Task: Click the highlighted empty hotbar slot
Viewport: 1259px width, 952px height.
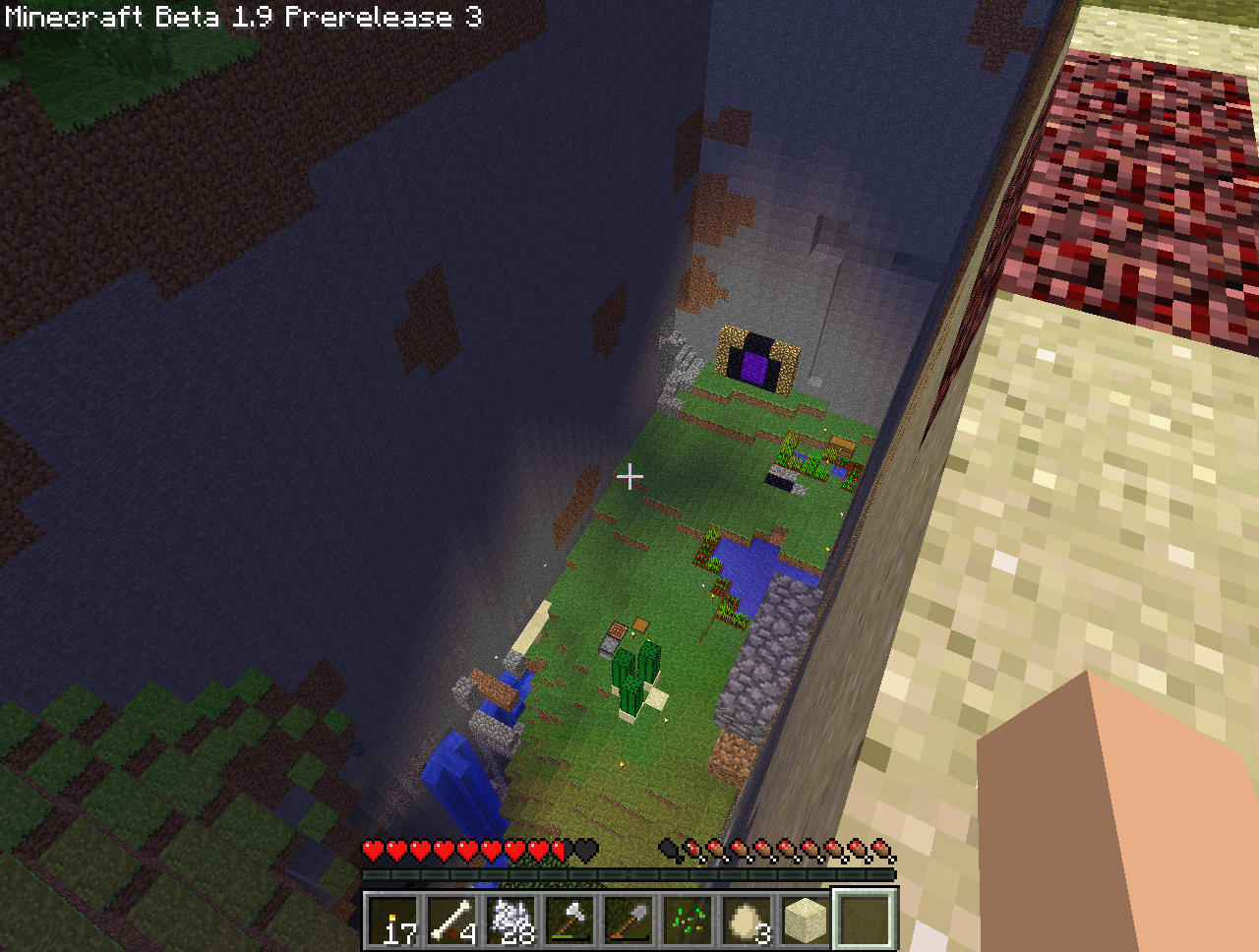Action: pos(866,921)
